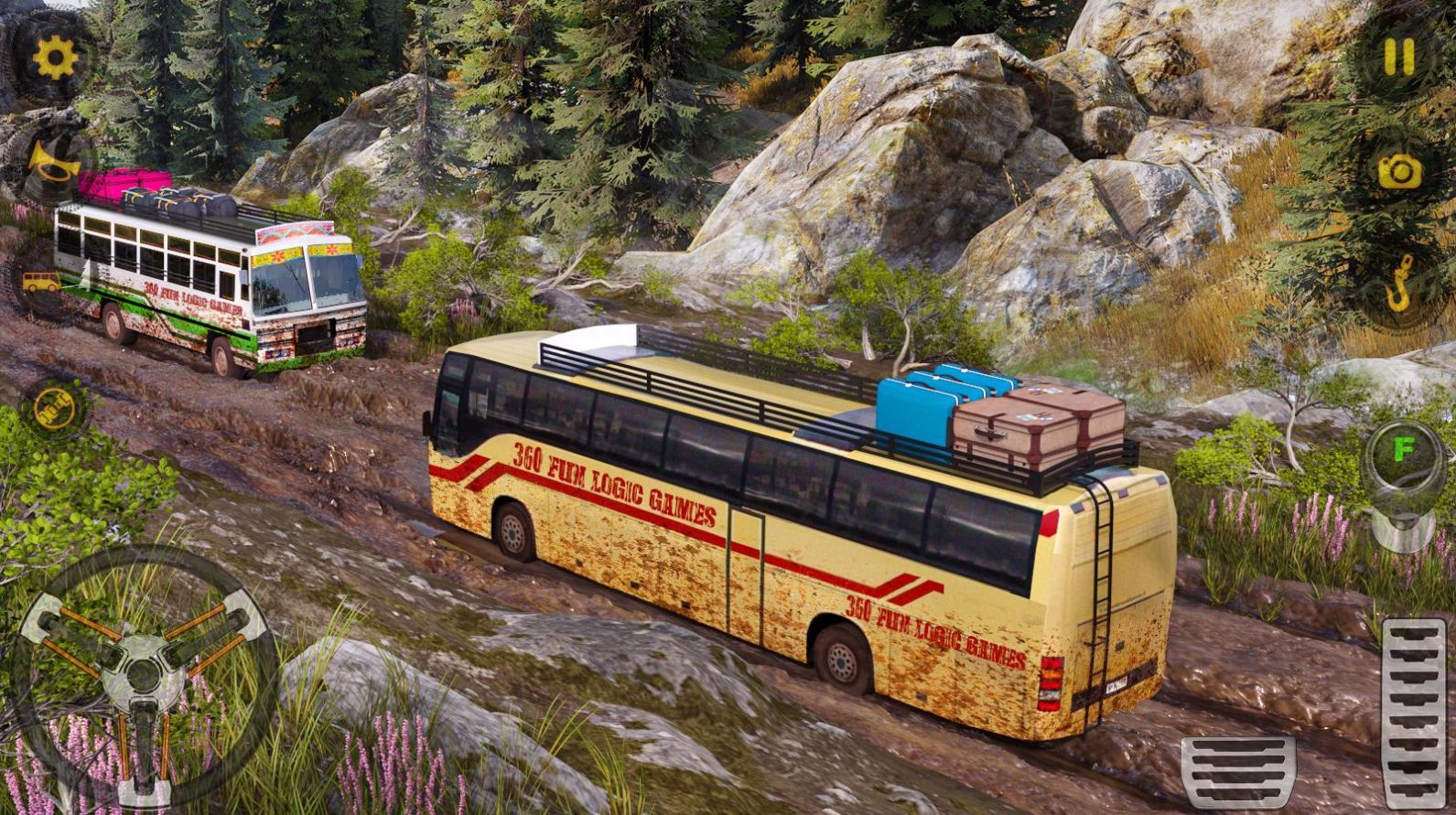The width and height of the screenshot is (1456, 815).
Task: Hit the wide brake pedal
Action: 1238,770
